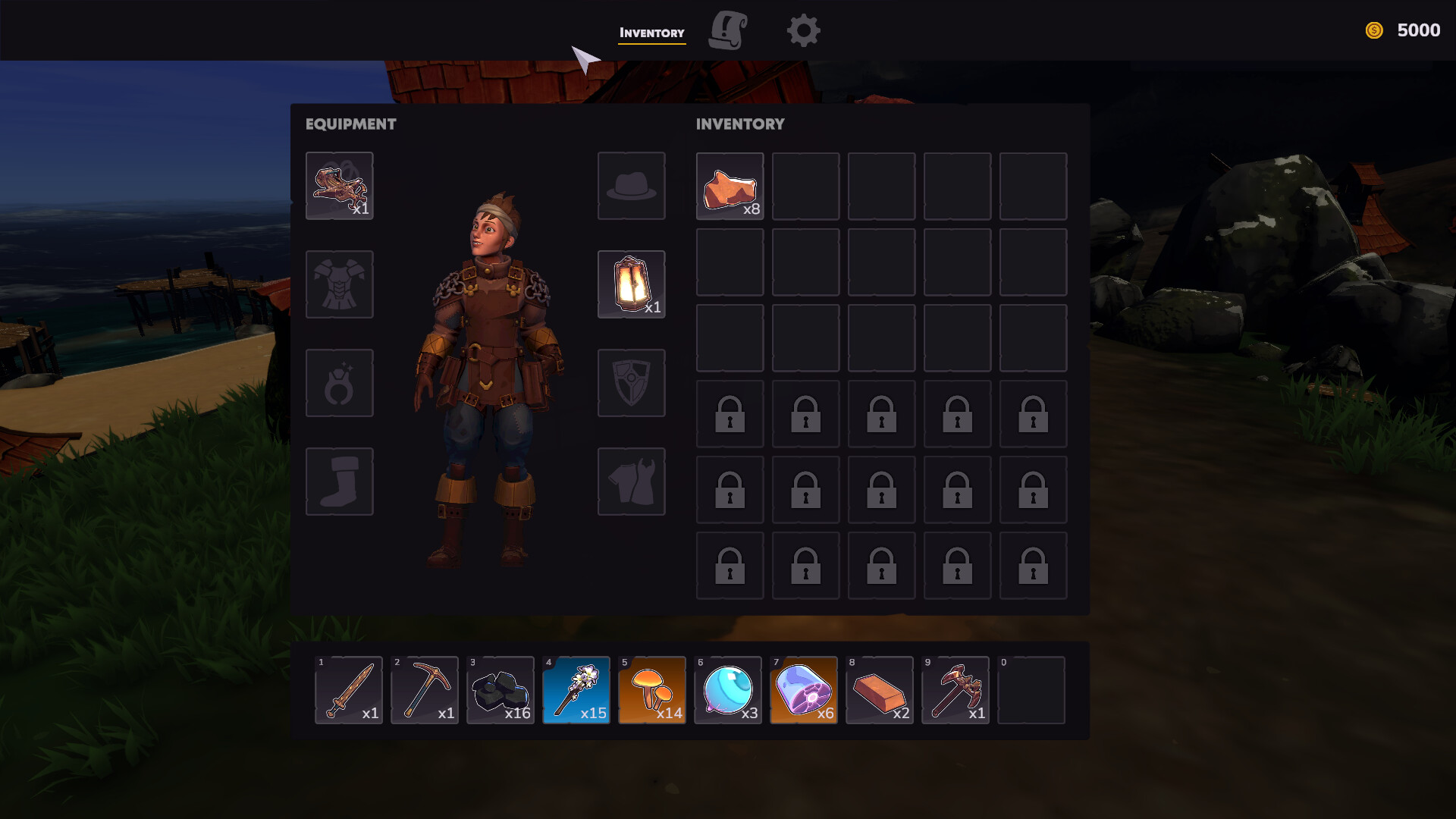Select the flowering staff in hotbar slot 4

pyautogui.click(x=576, y=690)
